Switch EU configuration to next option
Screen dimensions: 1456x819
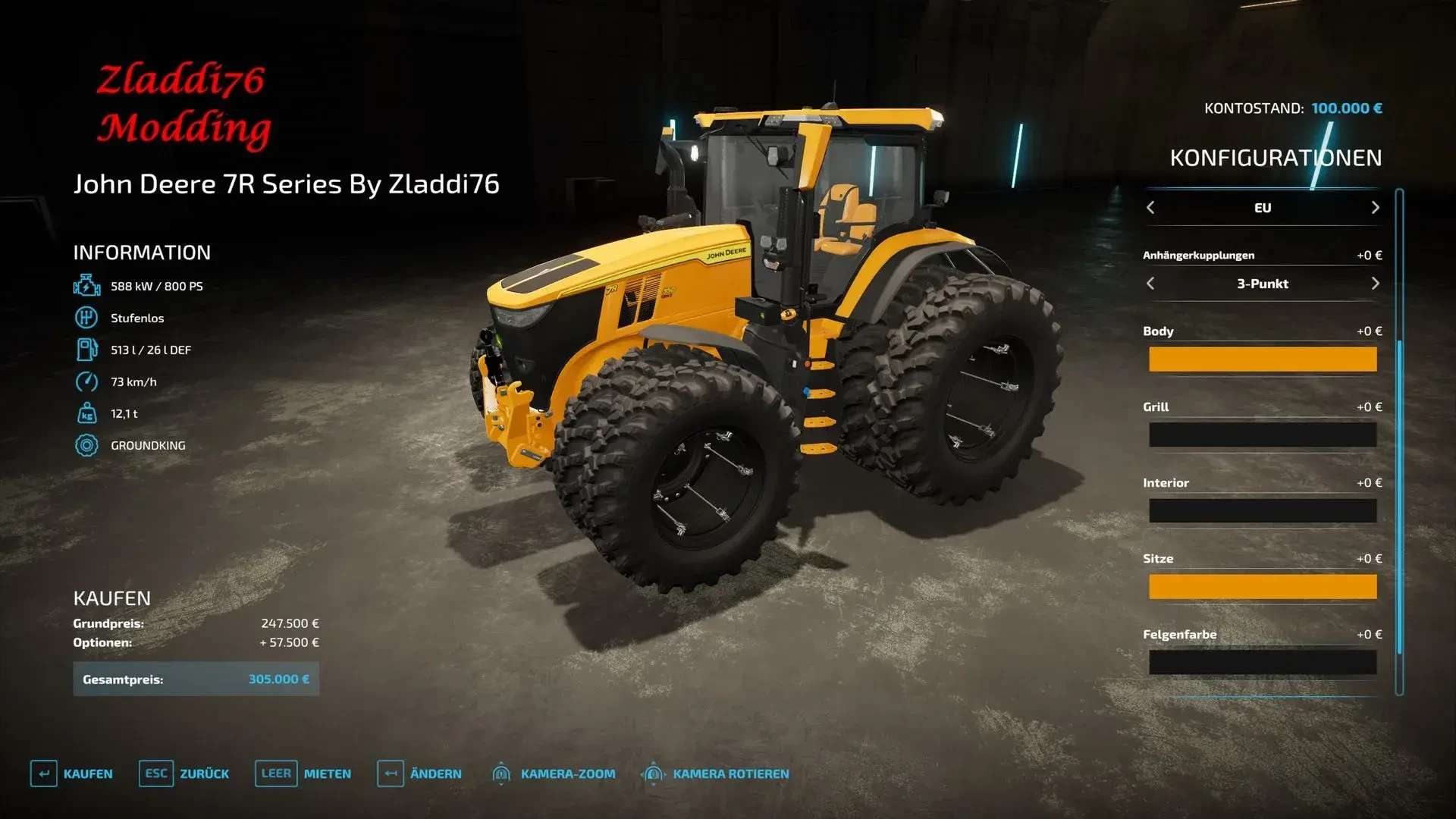[x=1375, y=208]
